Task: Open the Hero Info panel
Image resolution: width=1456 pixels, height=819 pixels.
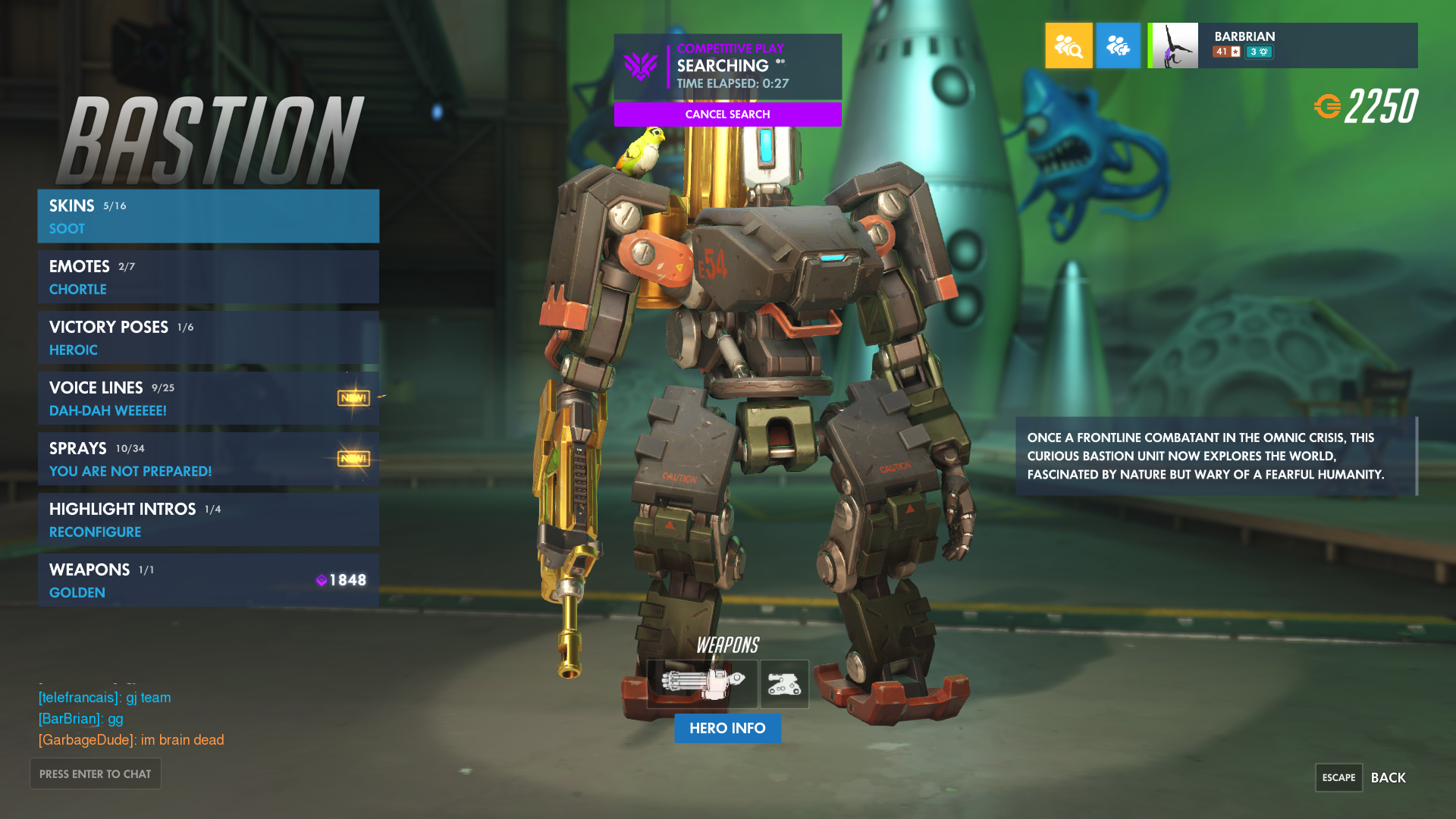Action: 727,728
